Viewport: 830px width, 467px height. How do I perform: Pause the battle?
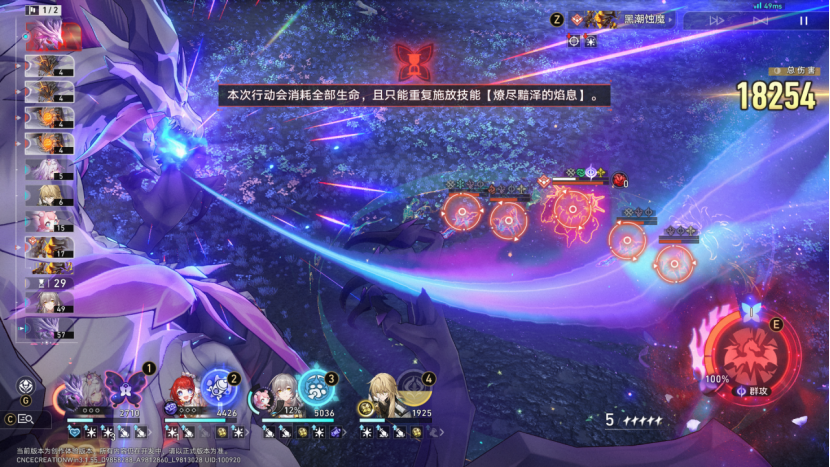click(803, 20)
